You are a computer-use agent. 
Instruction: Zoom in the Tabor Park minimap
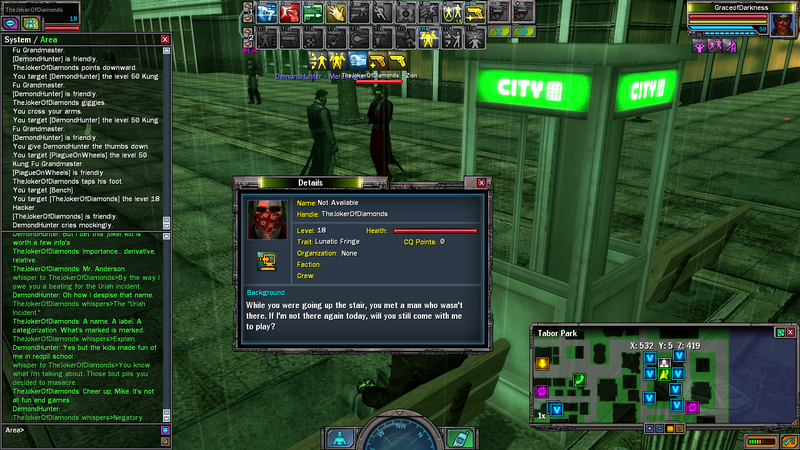[650, 427]
